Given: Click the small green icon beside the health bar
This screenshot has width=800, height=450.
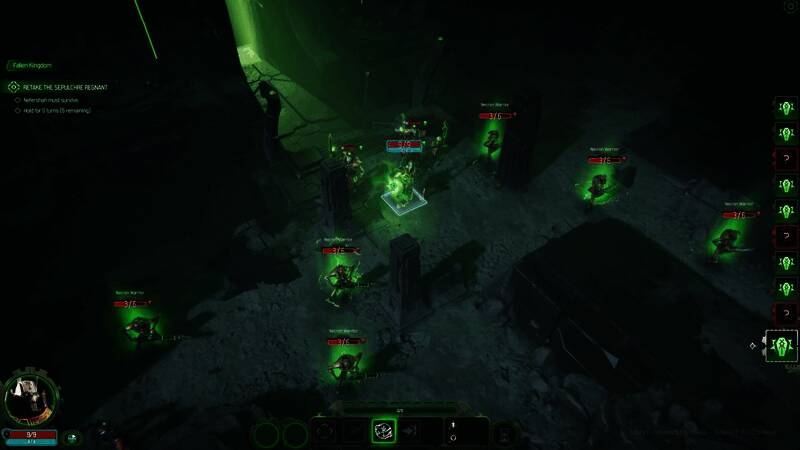Looking at the screenshot, I should click(x=72, y=436).
